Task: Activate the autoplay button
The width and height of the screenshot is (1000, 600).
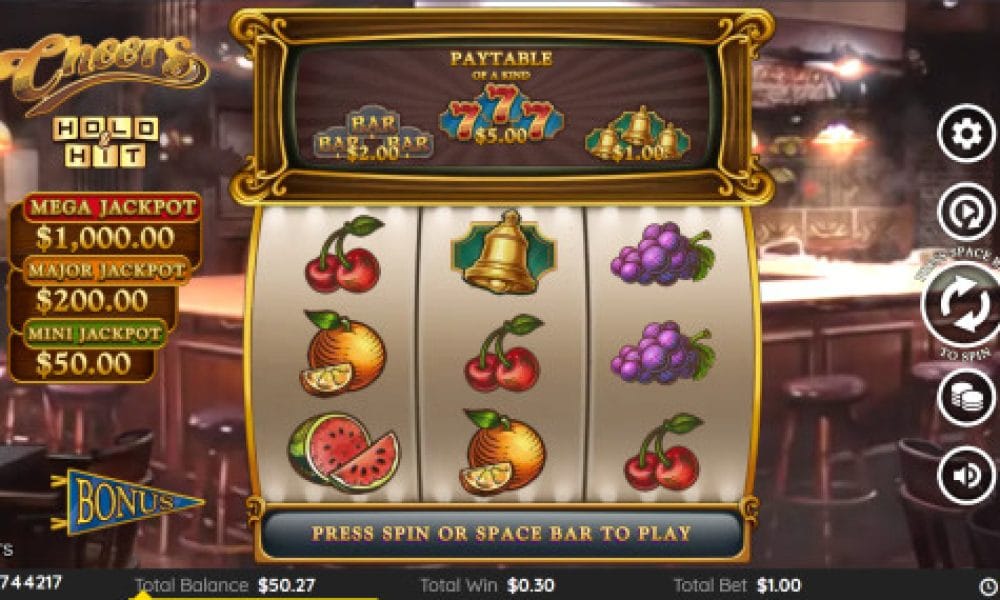Action: click(x=965, y=212)
